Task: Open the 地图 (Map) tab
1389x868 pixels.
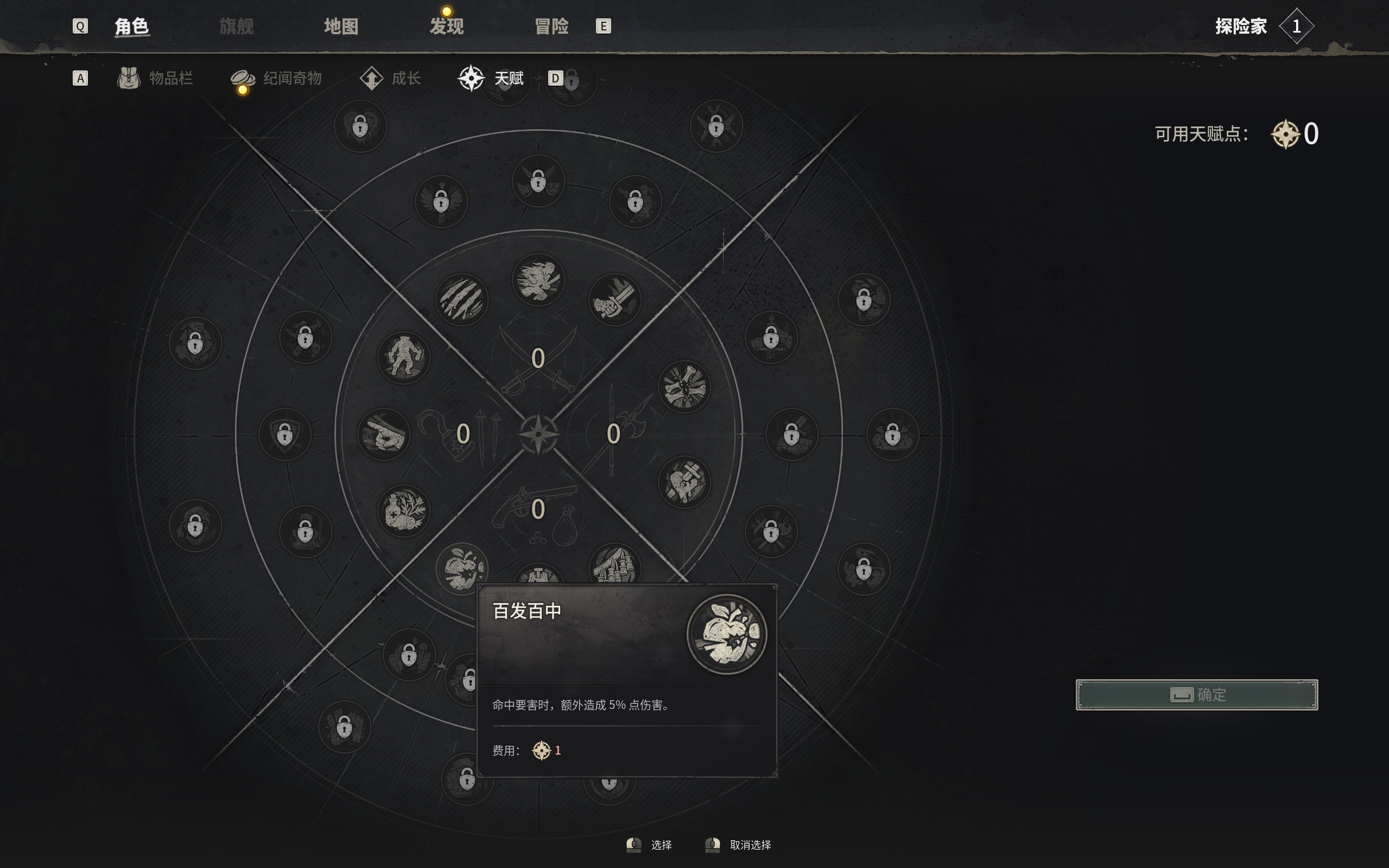Action: click(x=341, y=27)
